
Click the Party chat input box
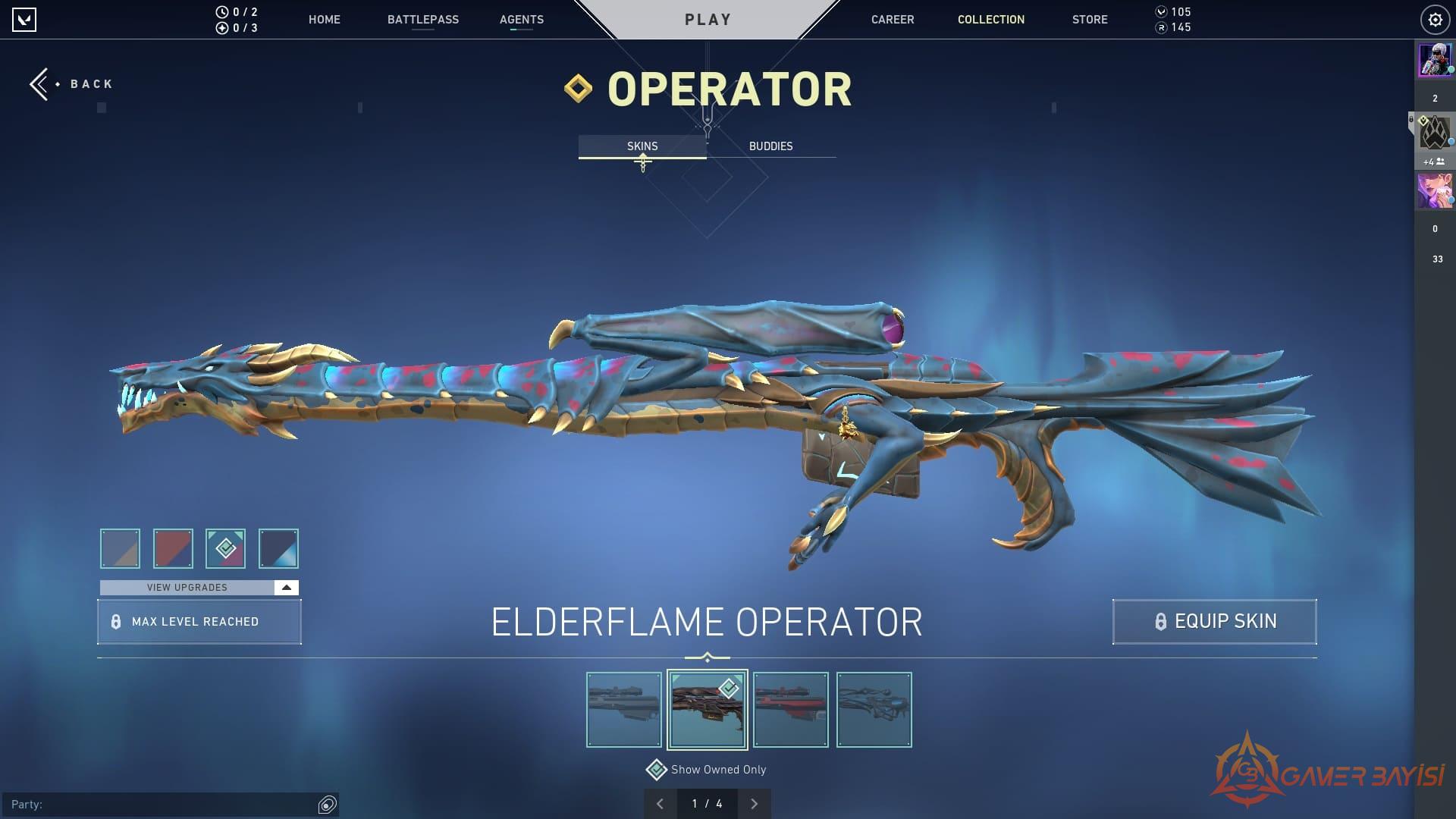[167, 805]
